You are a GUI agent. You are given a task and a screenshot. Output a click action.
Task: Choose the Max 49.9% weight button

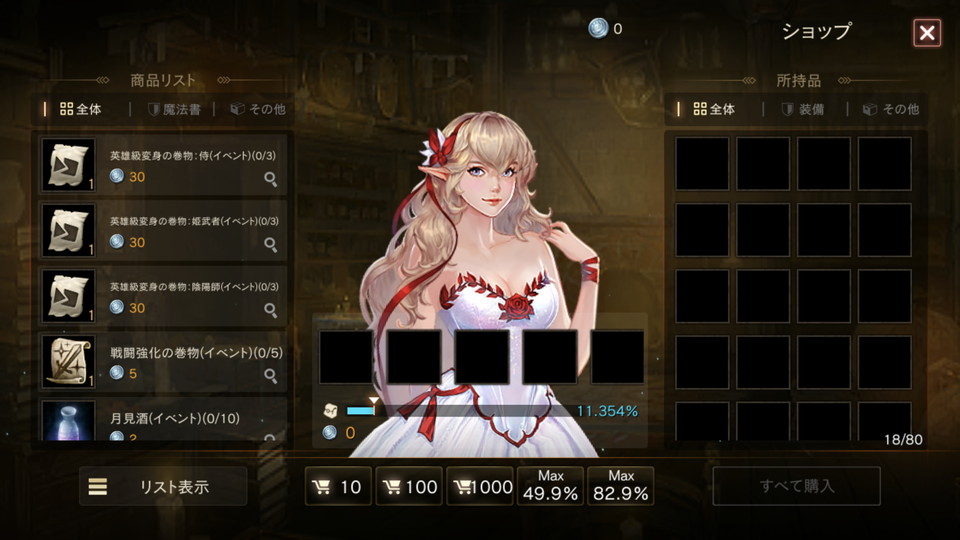(x=551, y=485)
